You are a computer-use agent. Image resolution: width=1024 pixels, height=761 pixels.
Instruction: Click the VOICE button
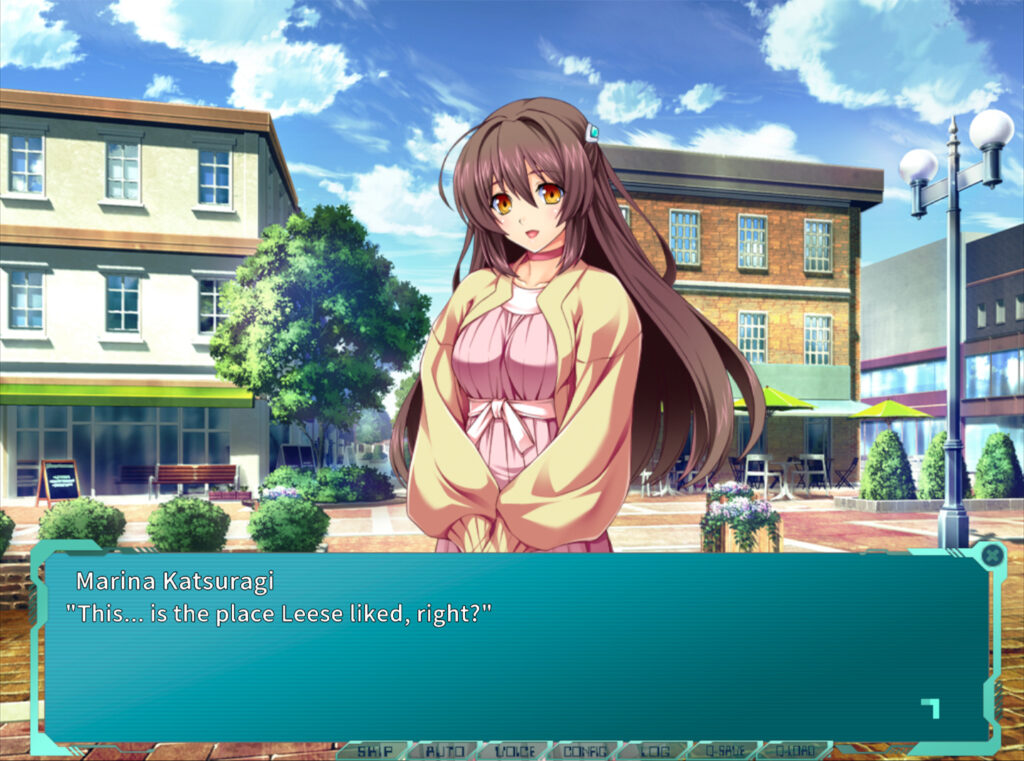click(513, 750)
